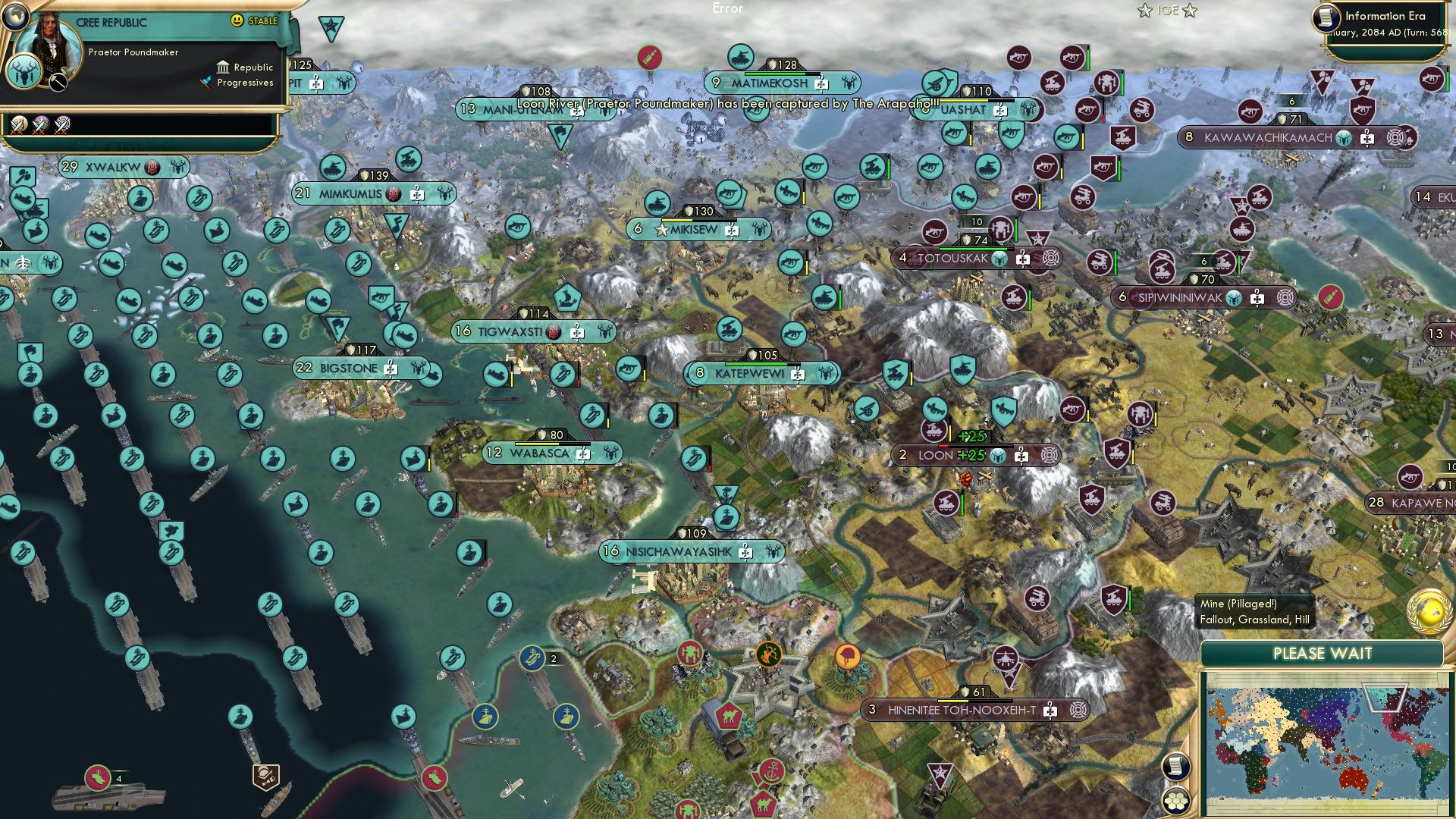The image size is (1456, 819).
Task: Click the hammer icon on the leader portrait
Action: click(58, 82)
